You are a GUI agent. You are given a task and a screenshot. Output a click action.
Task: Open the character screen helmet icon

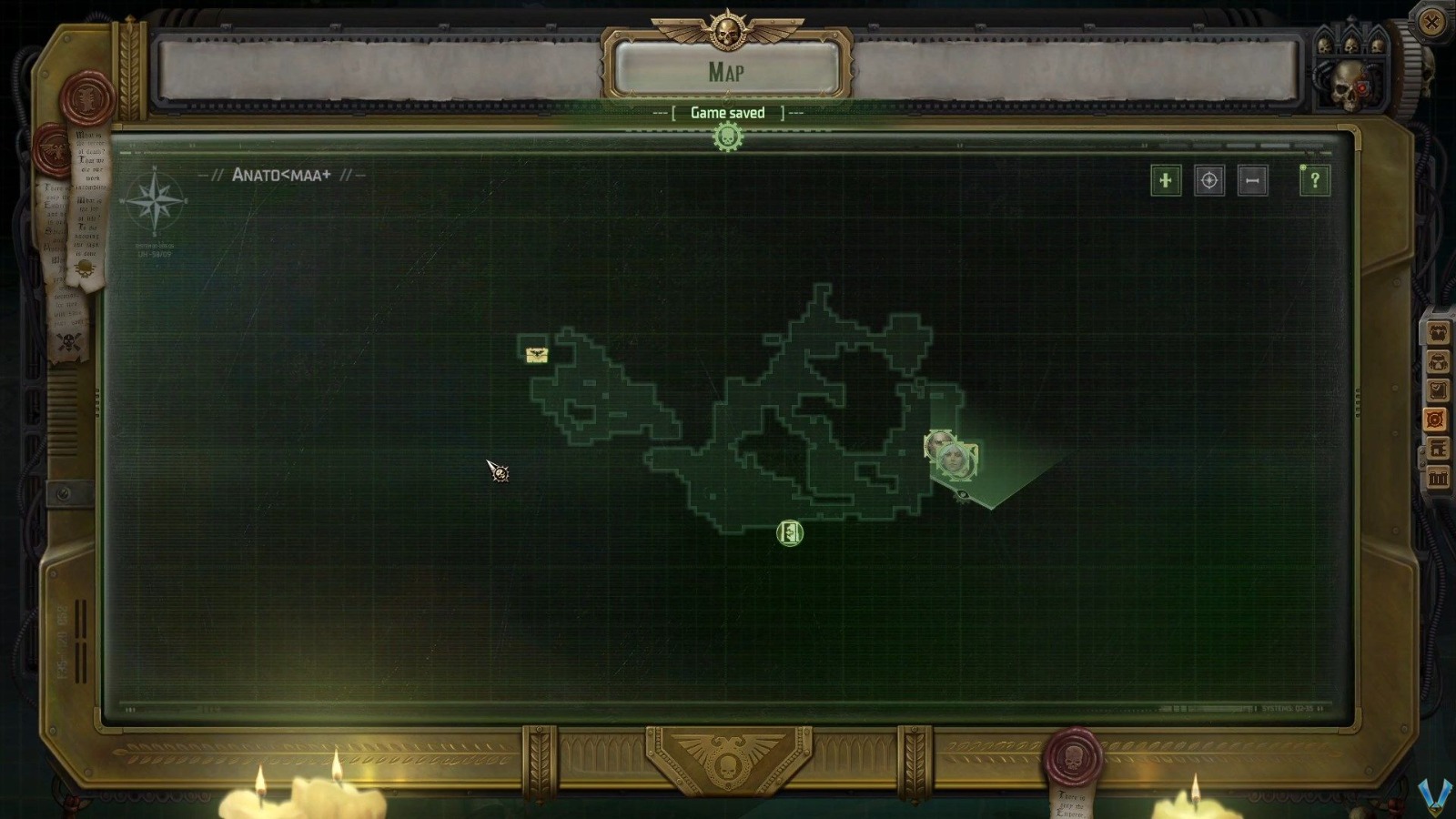1440,361
